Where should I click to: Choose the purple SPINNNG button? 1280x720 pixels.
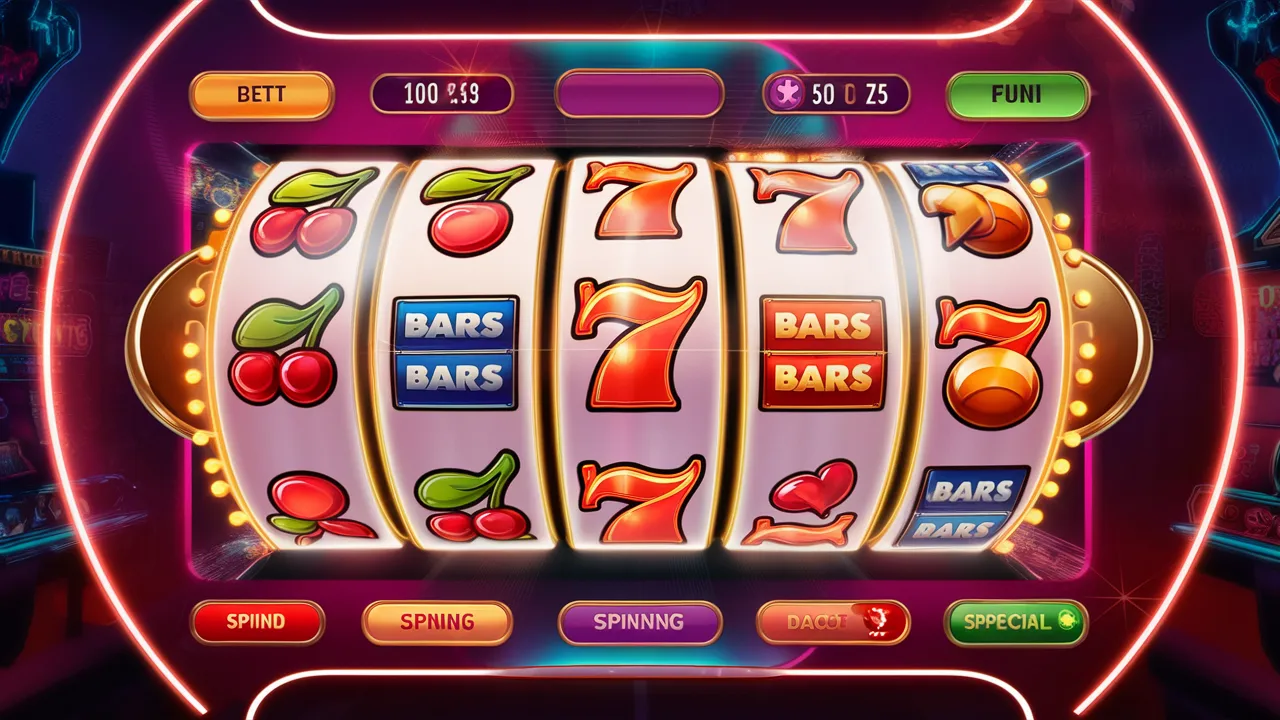[x=639, y=621]
